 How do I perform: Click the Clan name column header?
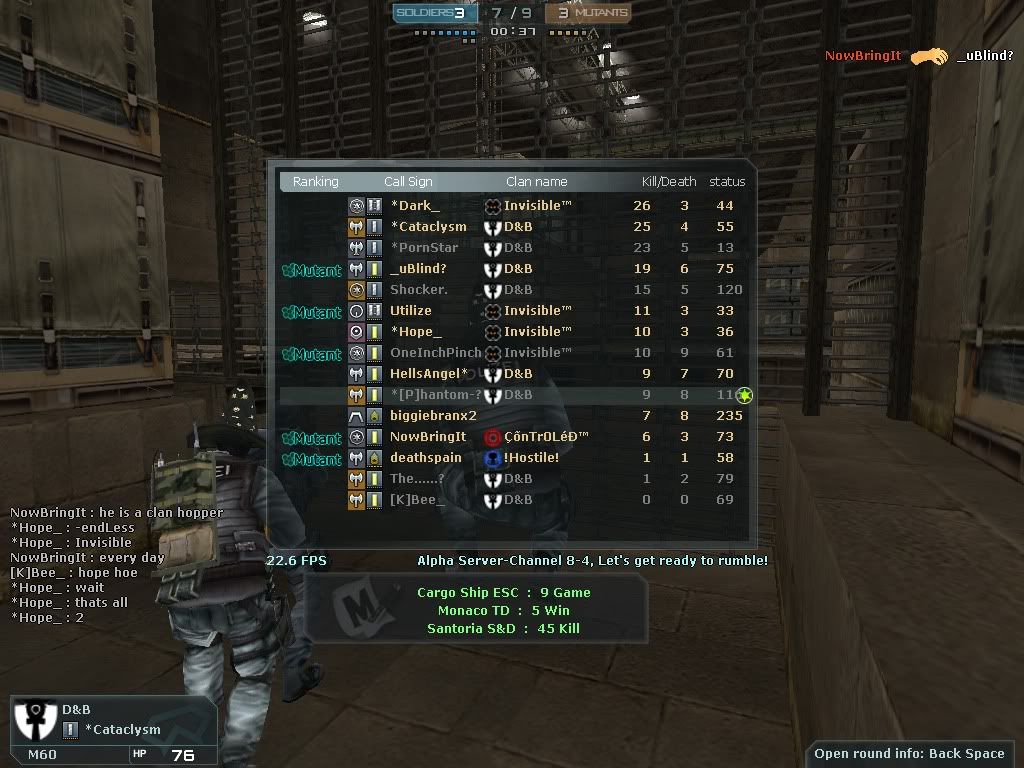536,182
